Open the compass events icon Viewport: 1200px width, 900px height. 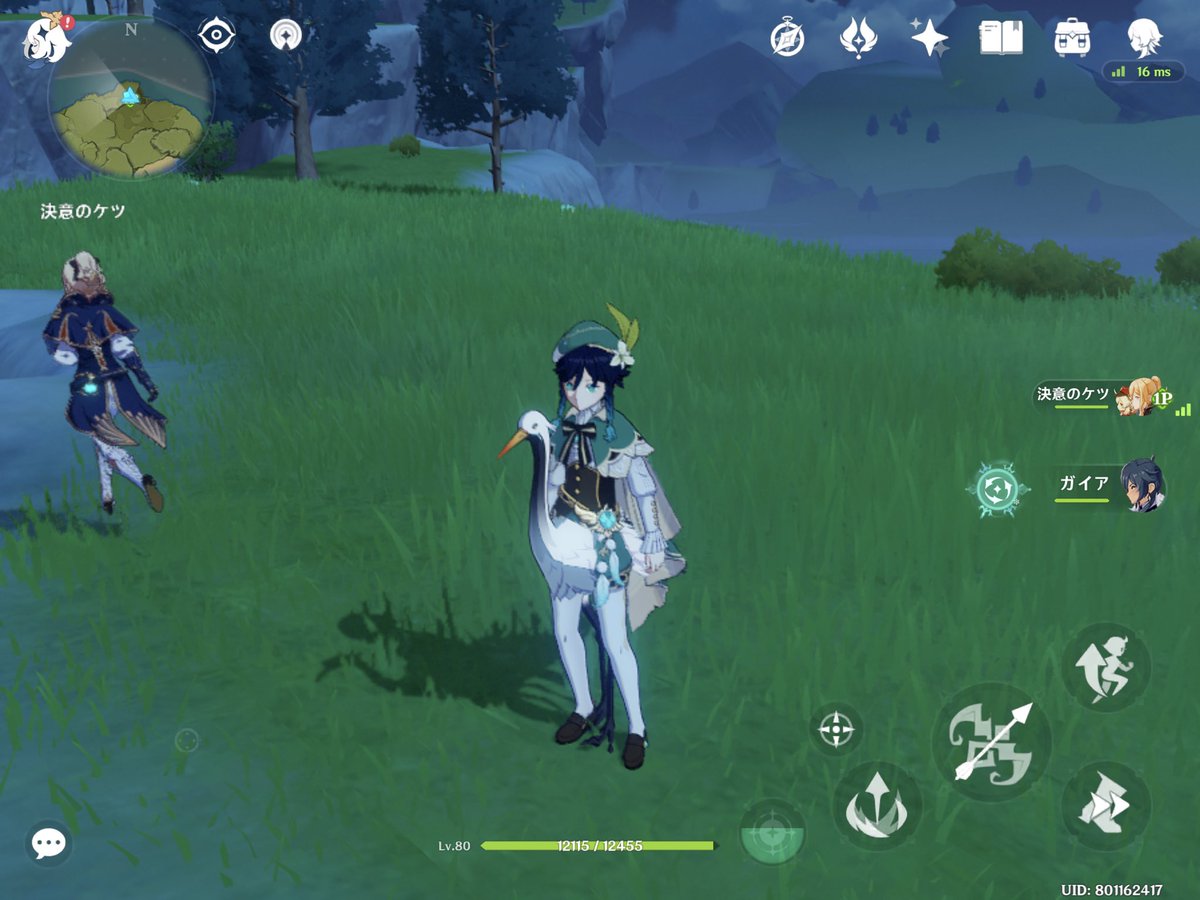pyautogui.click(x=787, y=39)
